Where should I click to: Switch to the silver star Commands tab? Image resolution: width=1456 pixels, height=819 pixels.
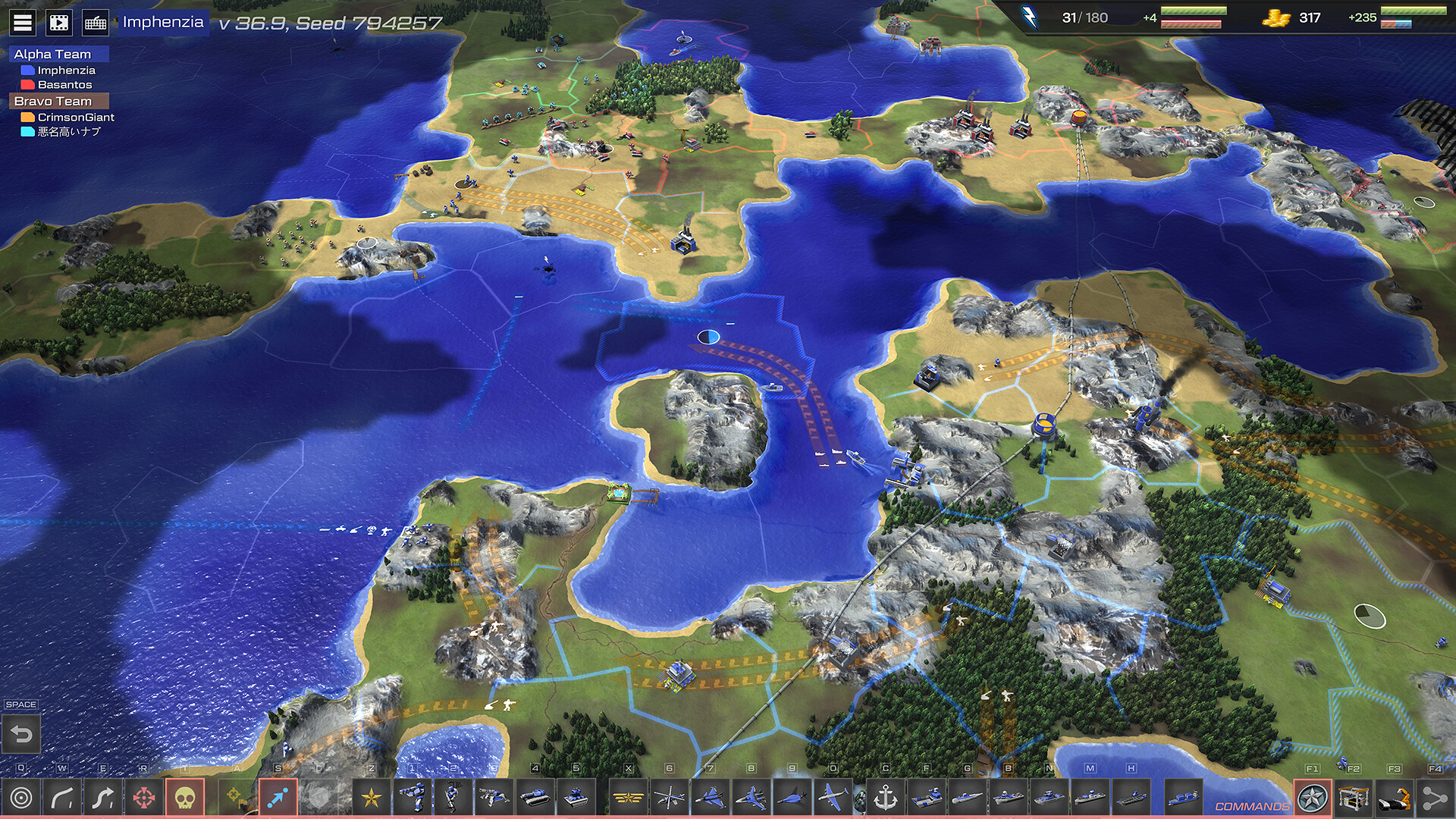1312,798
